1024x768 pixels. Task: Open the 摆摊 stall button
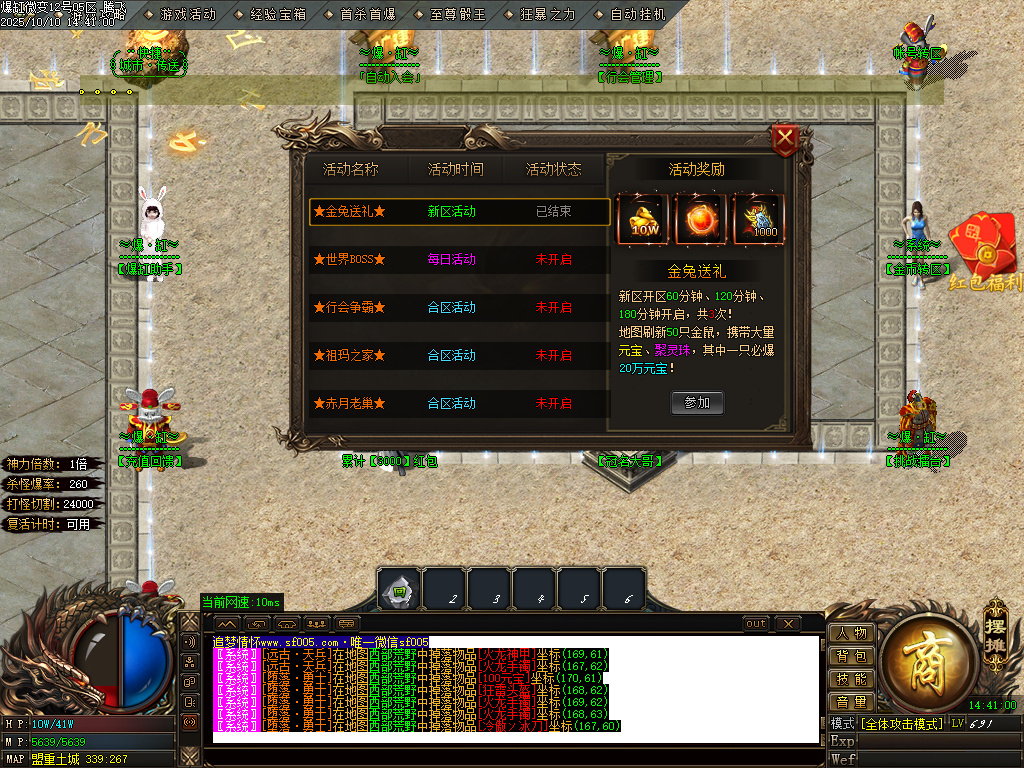click(x=995, y=624)
